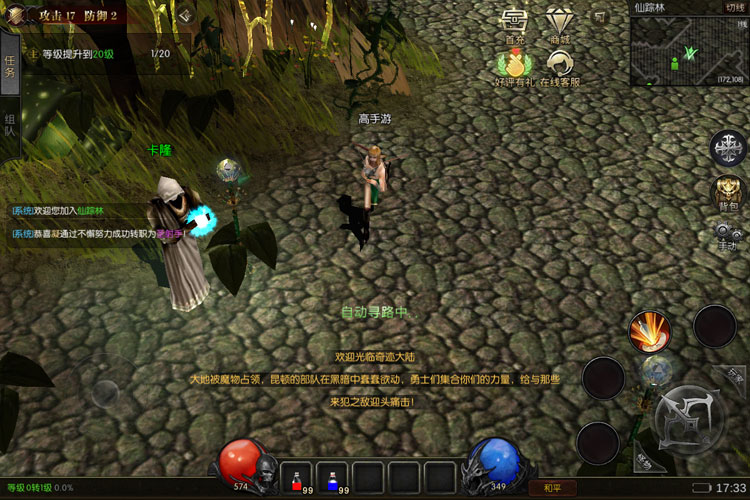750x500 pixels.
Task: Activate the fiery slash skill
Action: pyautogui.click(x=650, y=331)
